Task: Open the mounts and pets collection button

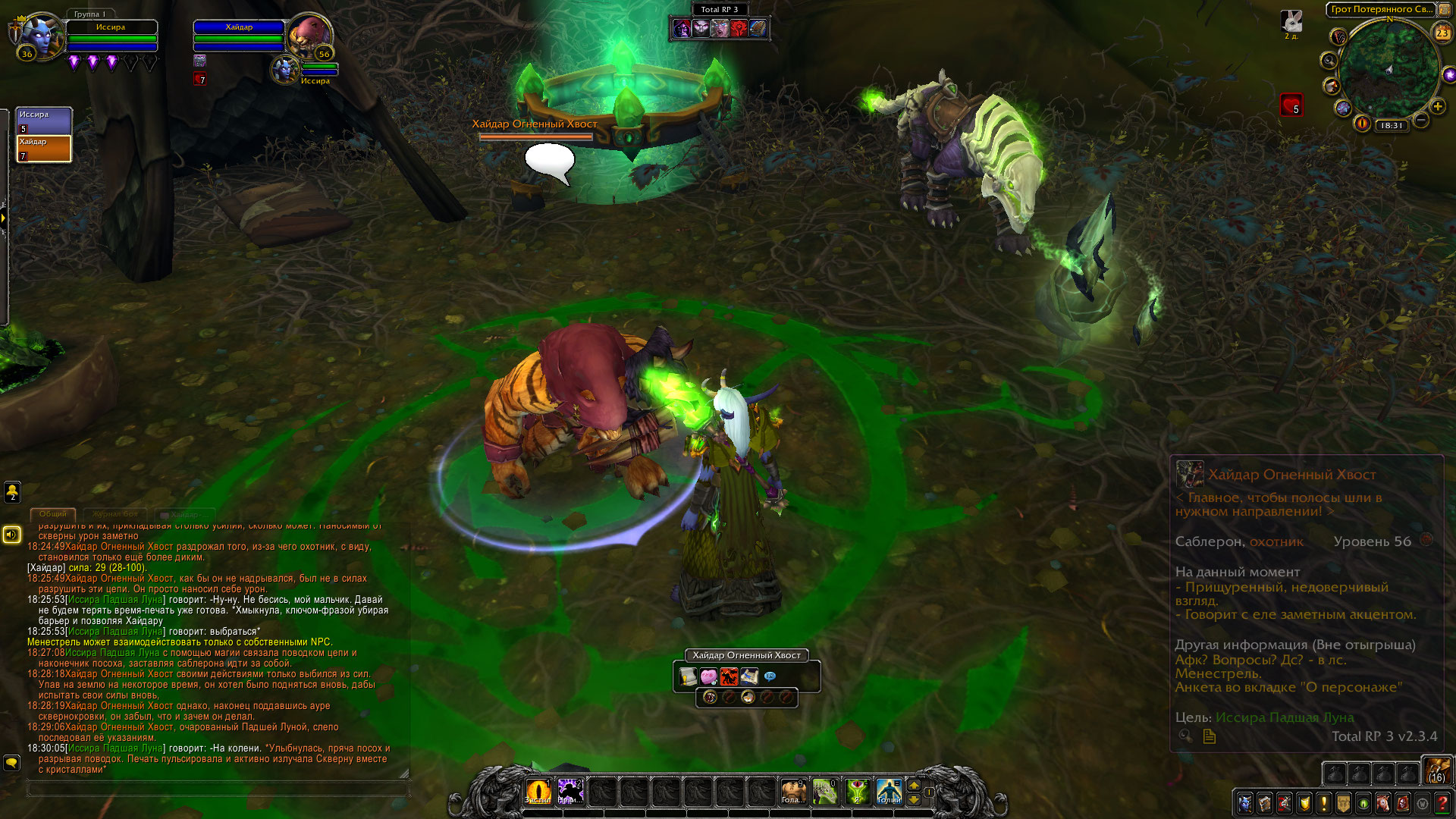Action: point(1382,802)
